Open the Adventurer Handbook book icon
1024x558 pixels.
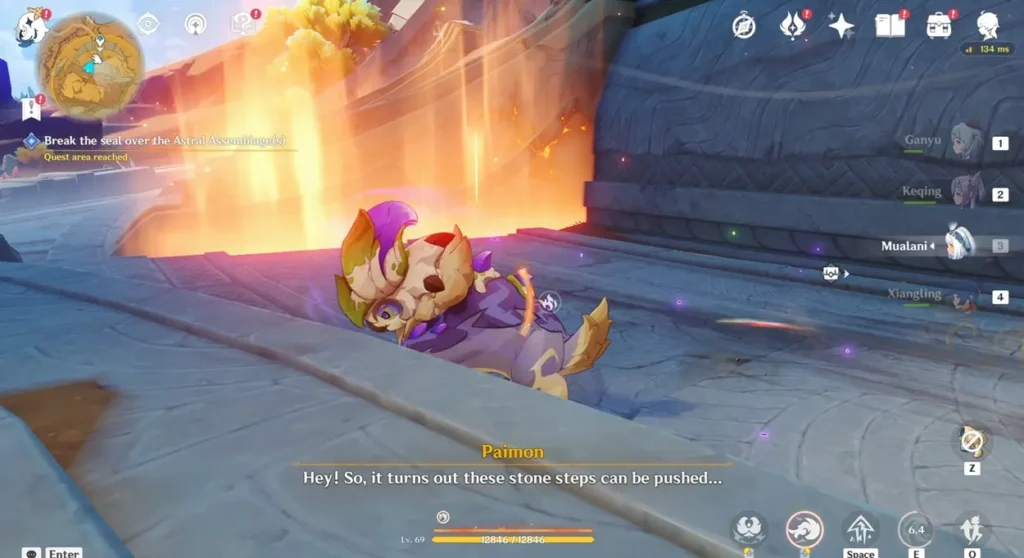[x=889, y=26]
